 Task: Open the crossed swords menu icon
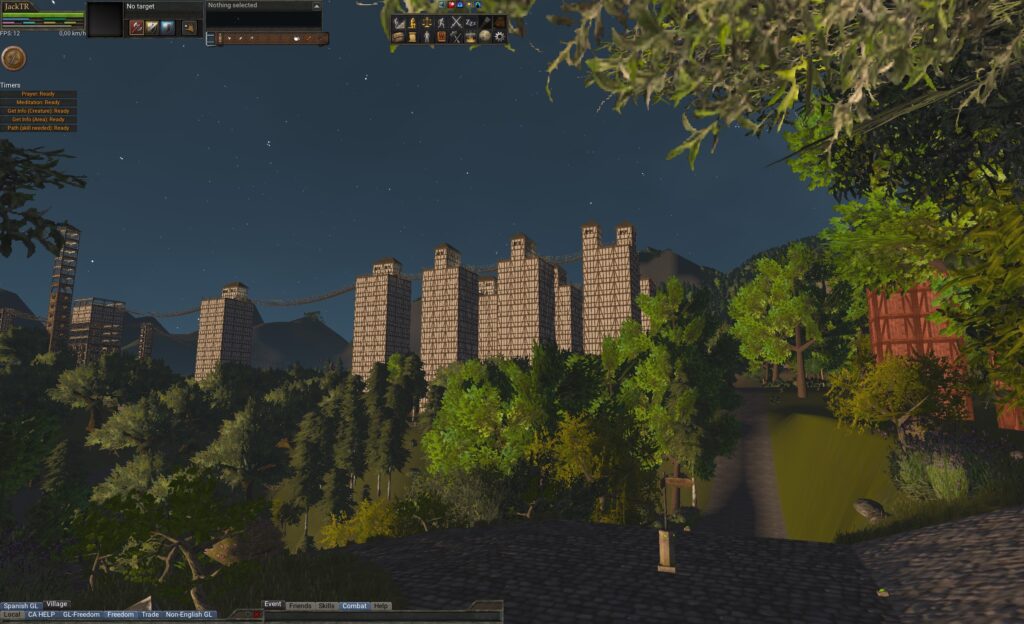click(x=456, y=22)
